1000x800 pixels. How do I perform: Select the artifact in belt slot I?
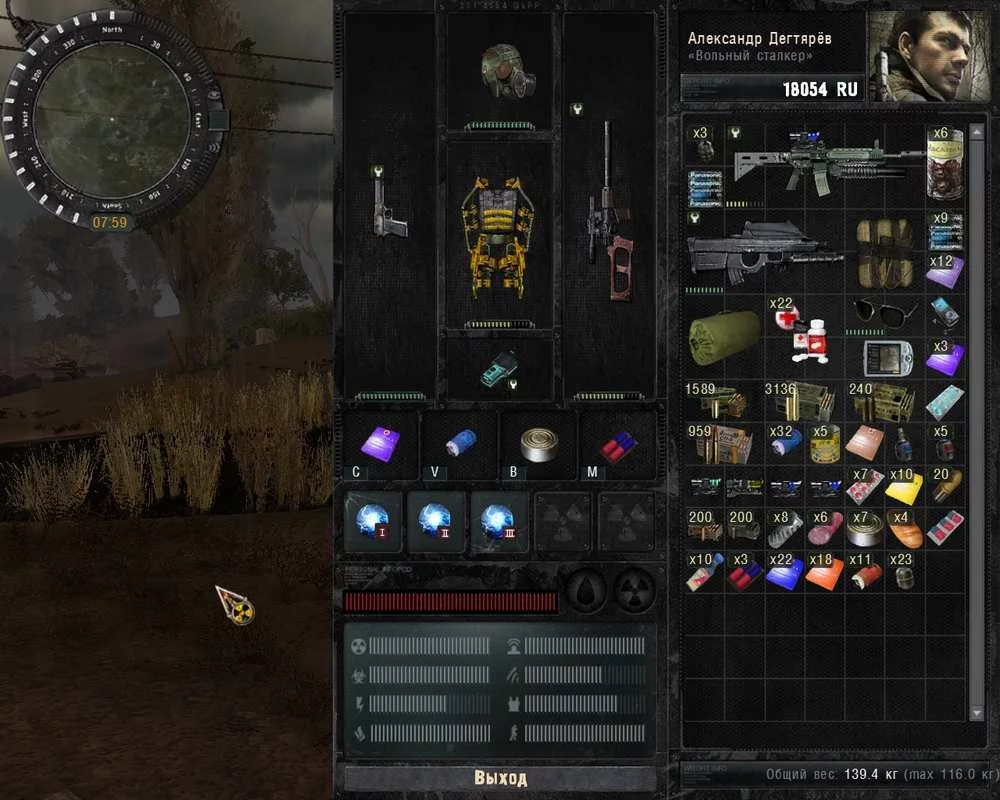pos(374,521)
